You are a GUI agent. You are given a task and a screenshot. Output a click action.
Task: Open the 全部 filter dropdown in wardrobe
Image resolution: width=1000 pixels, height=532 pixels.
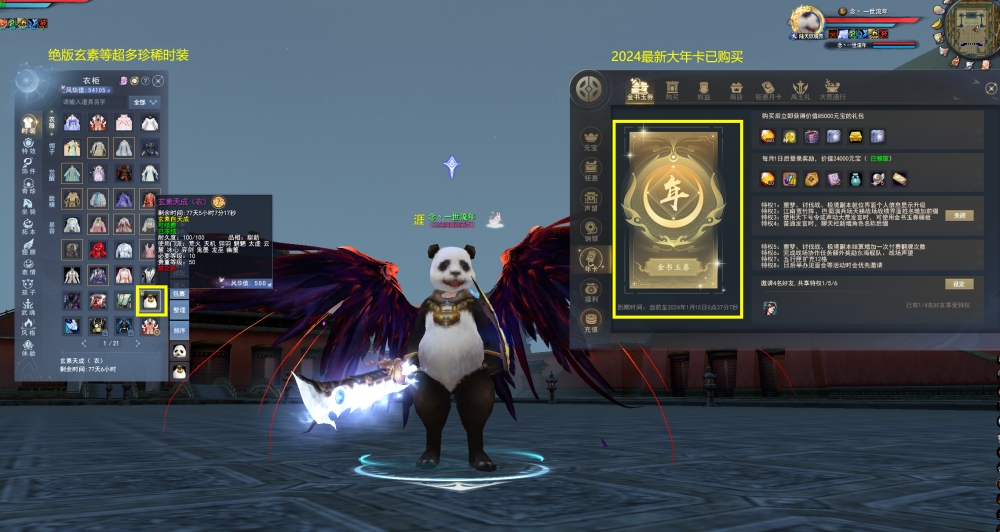(x=145, y=102)
